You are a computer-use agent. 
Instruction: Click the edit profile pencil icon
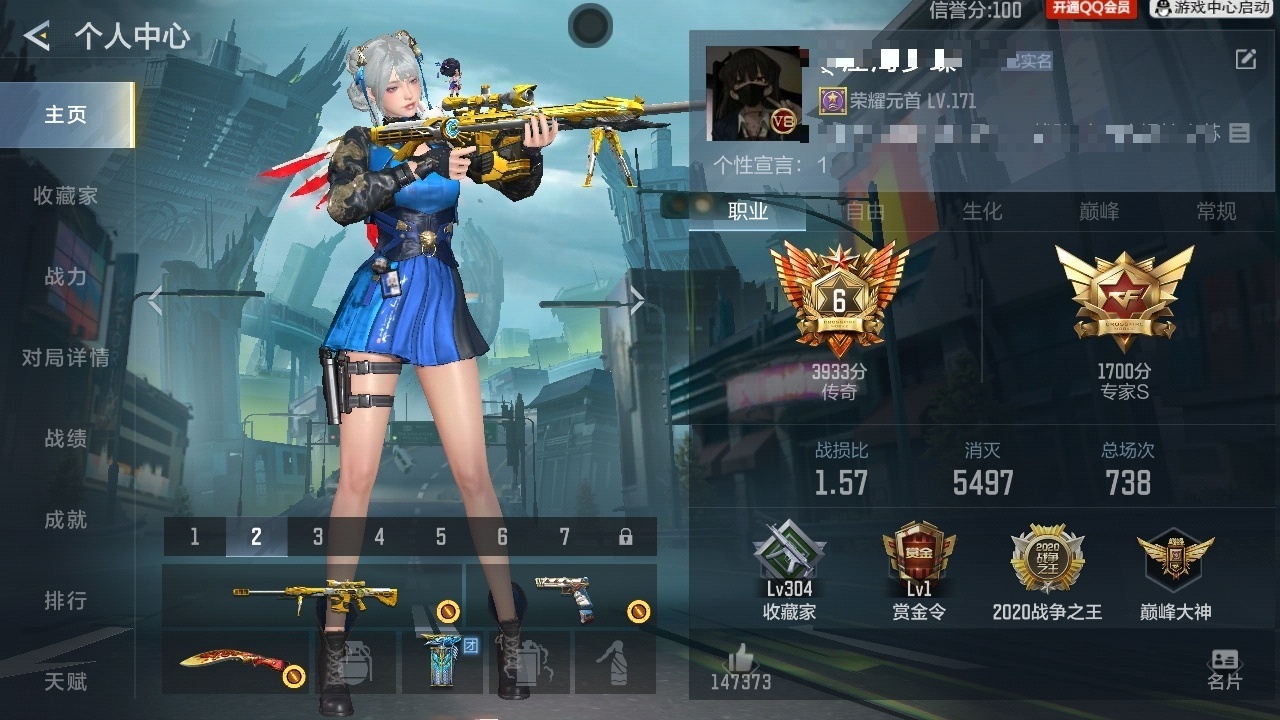tap(1245, 60)
